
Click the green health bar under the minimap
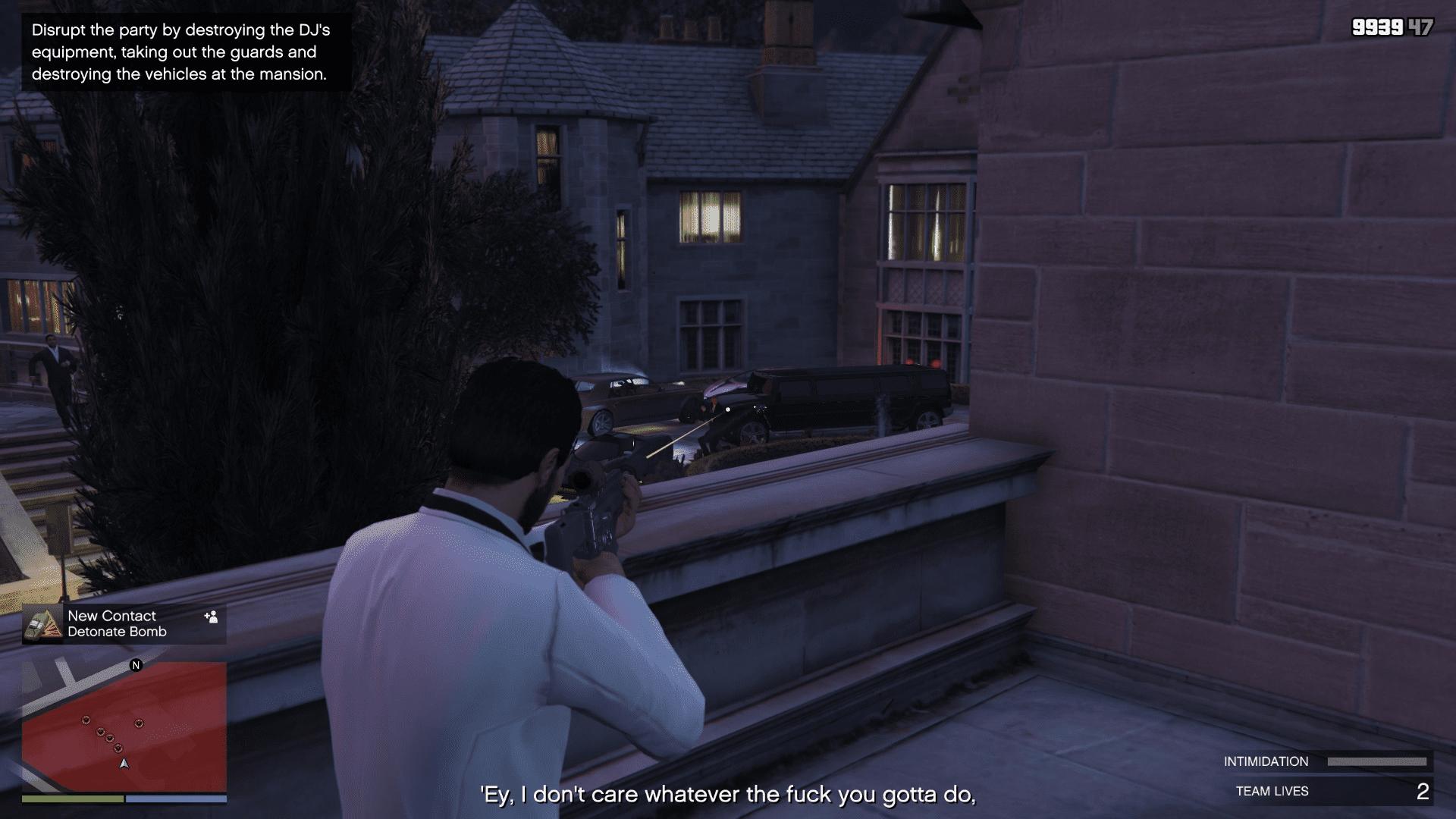(x=72, y=799)
